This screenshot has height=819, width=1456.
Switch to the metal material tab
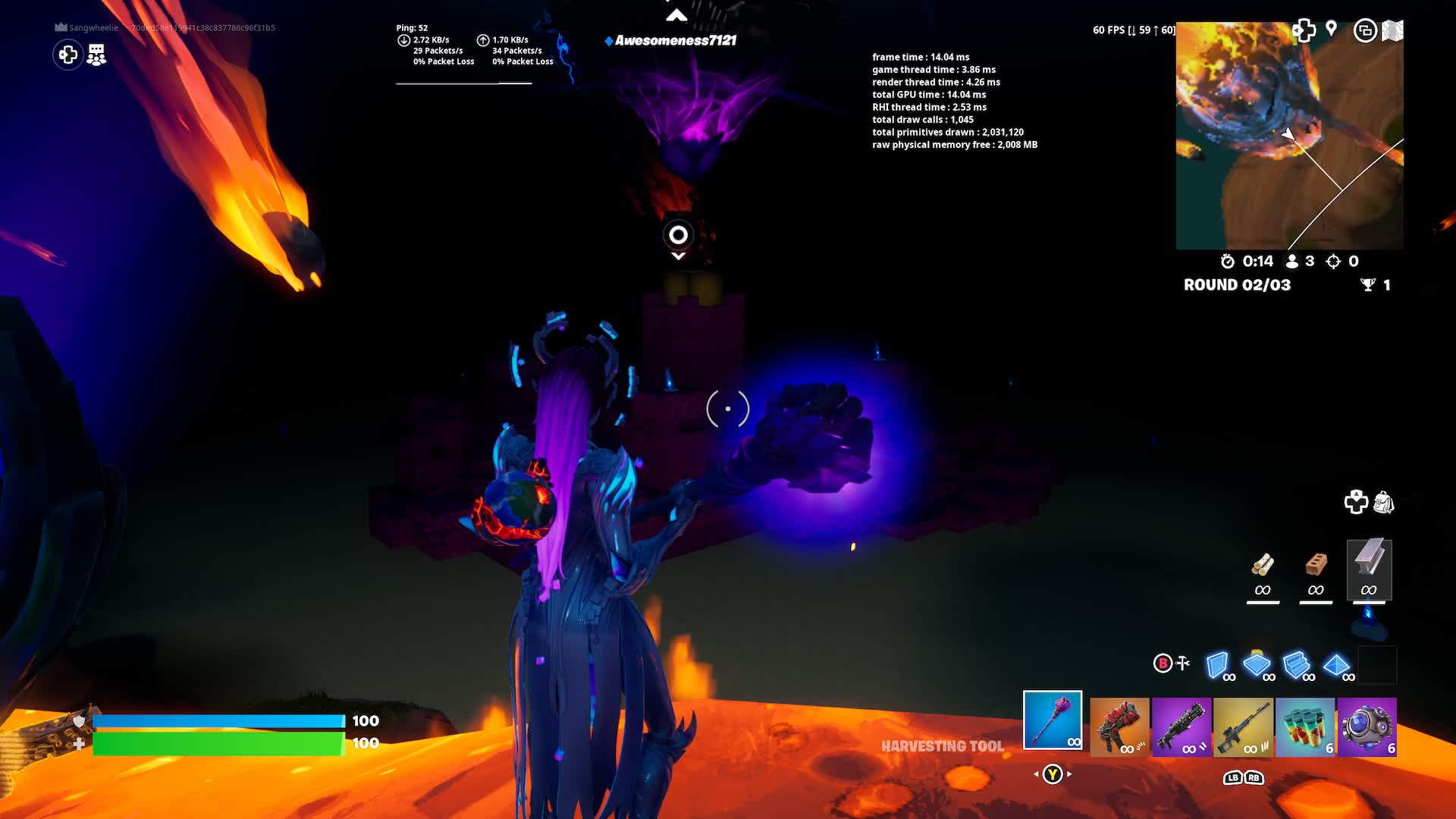(x=1369, y=570)
